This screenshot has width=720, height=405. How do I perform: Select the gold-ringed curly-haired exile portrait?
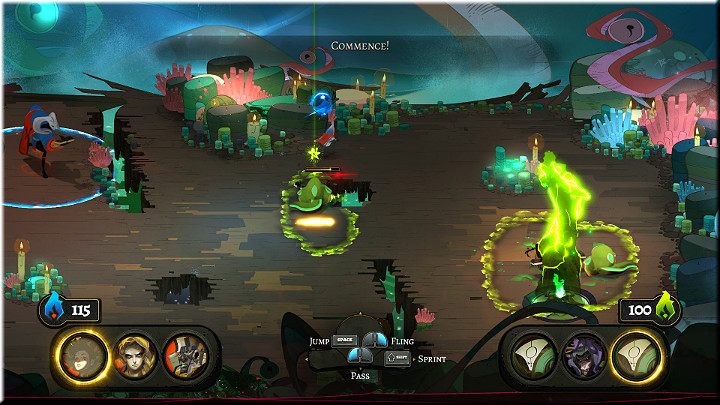pos(84,353)
